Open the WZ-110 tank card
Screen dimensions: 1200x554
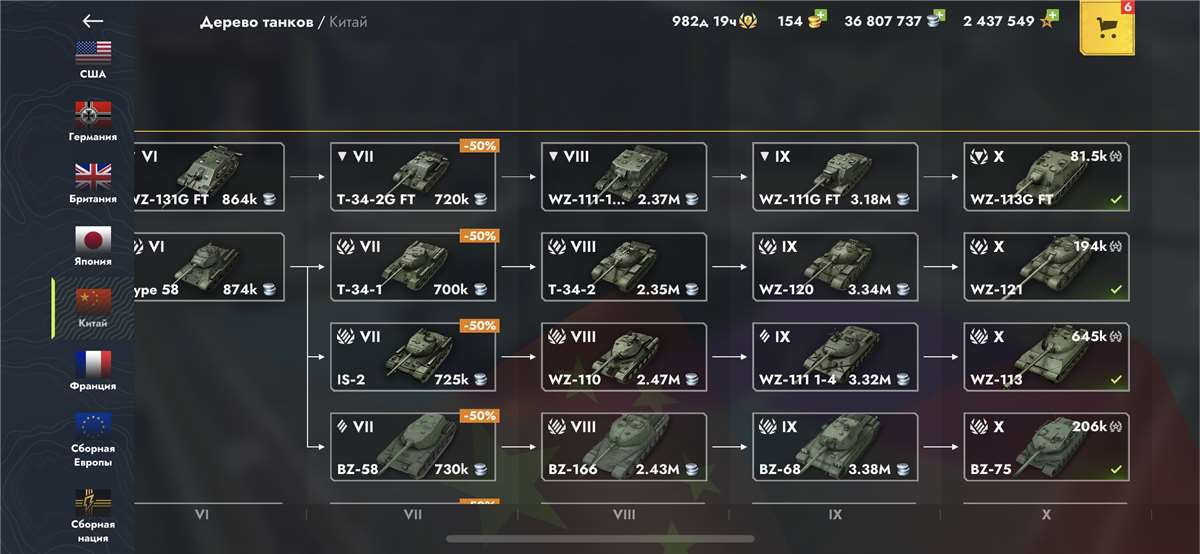click(x=624, y=357)
